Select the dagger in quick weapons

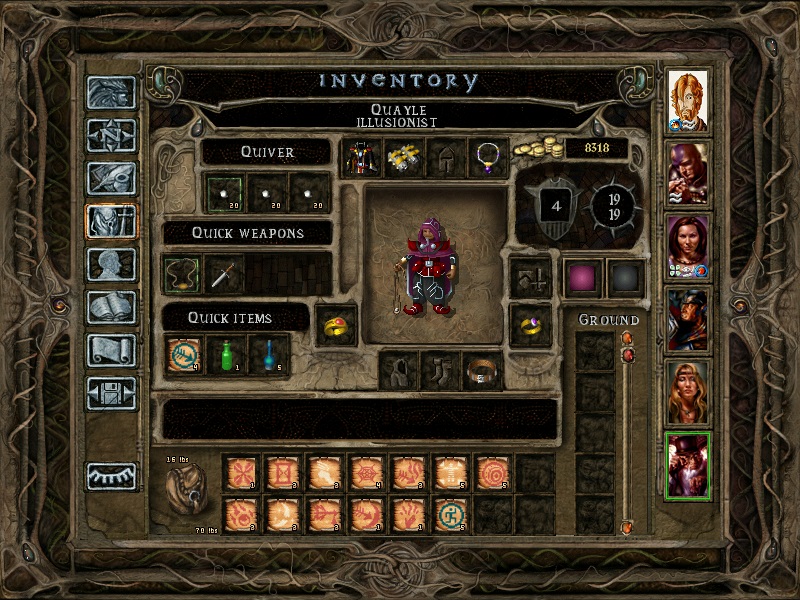(225, 274)
